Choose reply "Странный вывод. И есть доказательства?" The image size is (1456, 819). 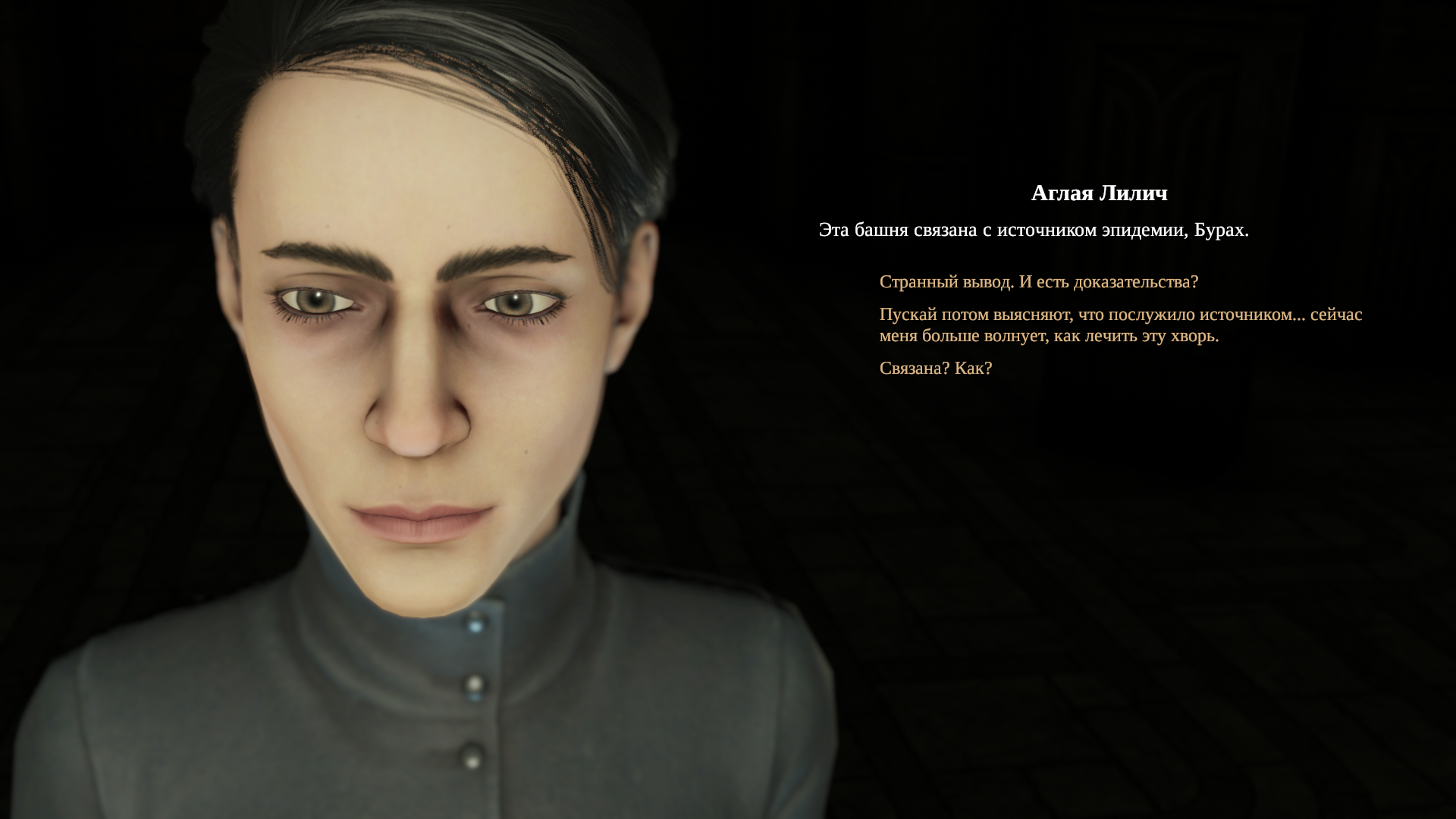tap(1038, 282)
